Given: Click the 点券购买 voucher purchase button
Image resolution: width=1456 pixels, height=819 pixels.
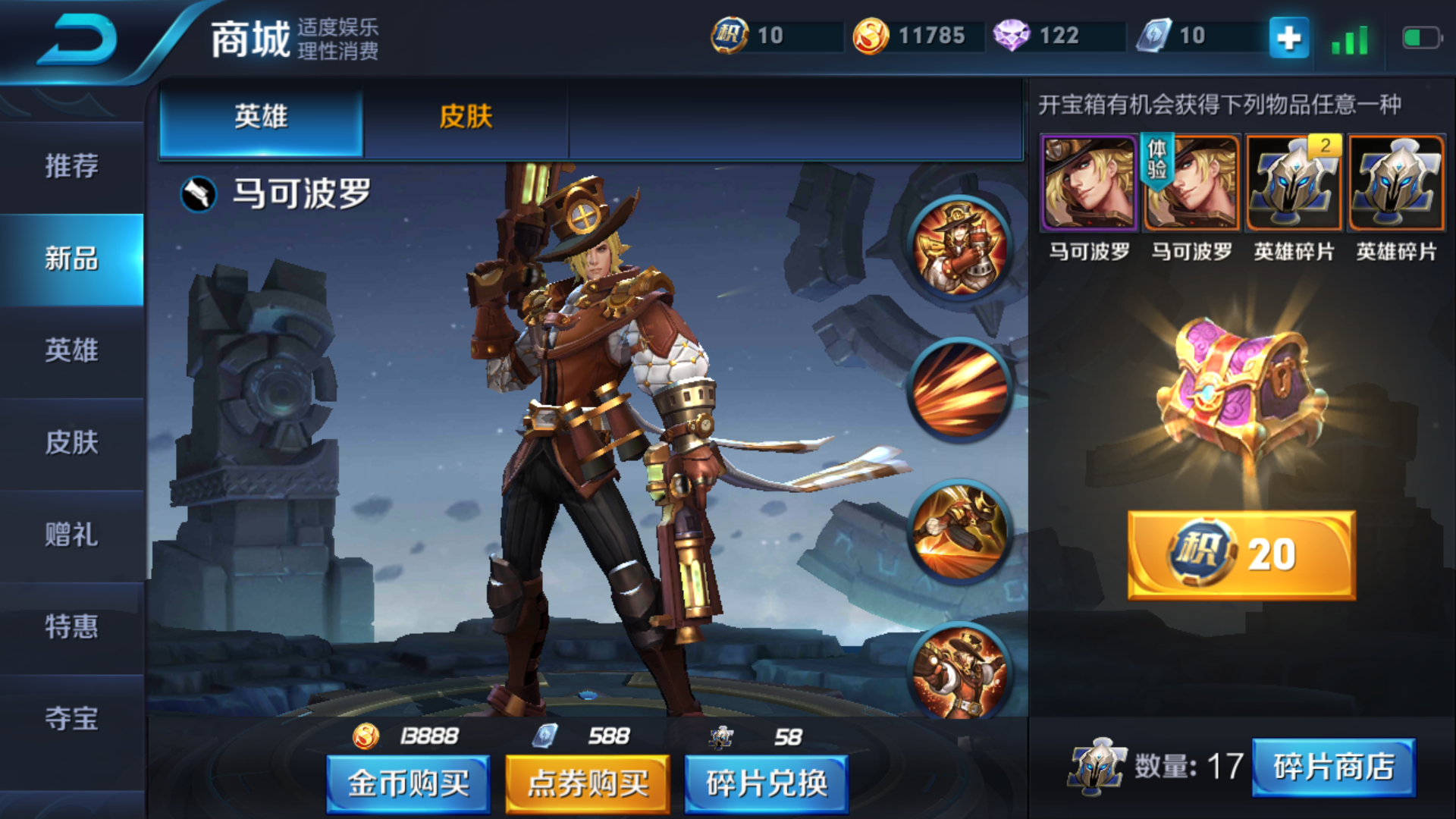Looking at the screenshot, I should coord(588,783).
